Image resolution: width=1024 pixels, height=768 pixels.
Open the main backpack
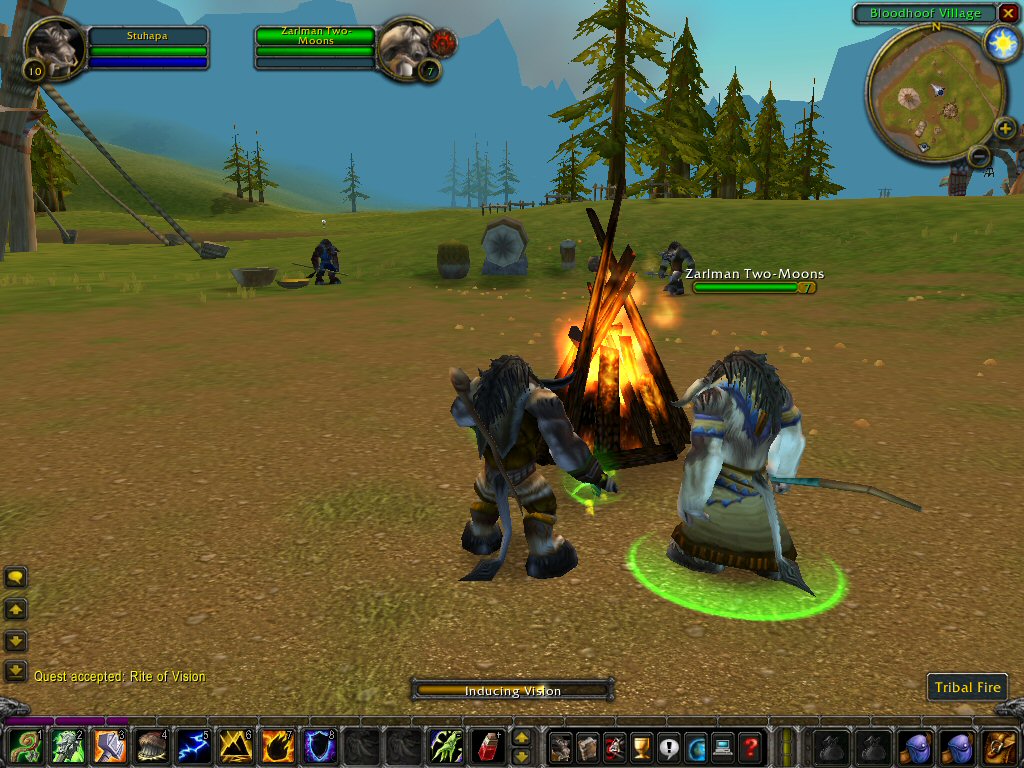pos(1000,746)
